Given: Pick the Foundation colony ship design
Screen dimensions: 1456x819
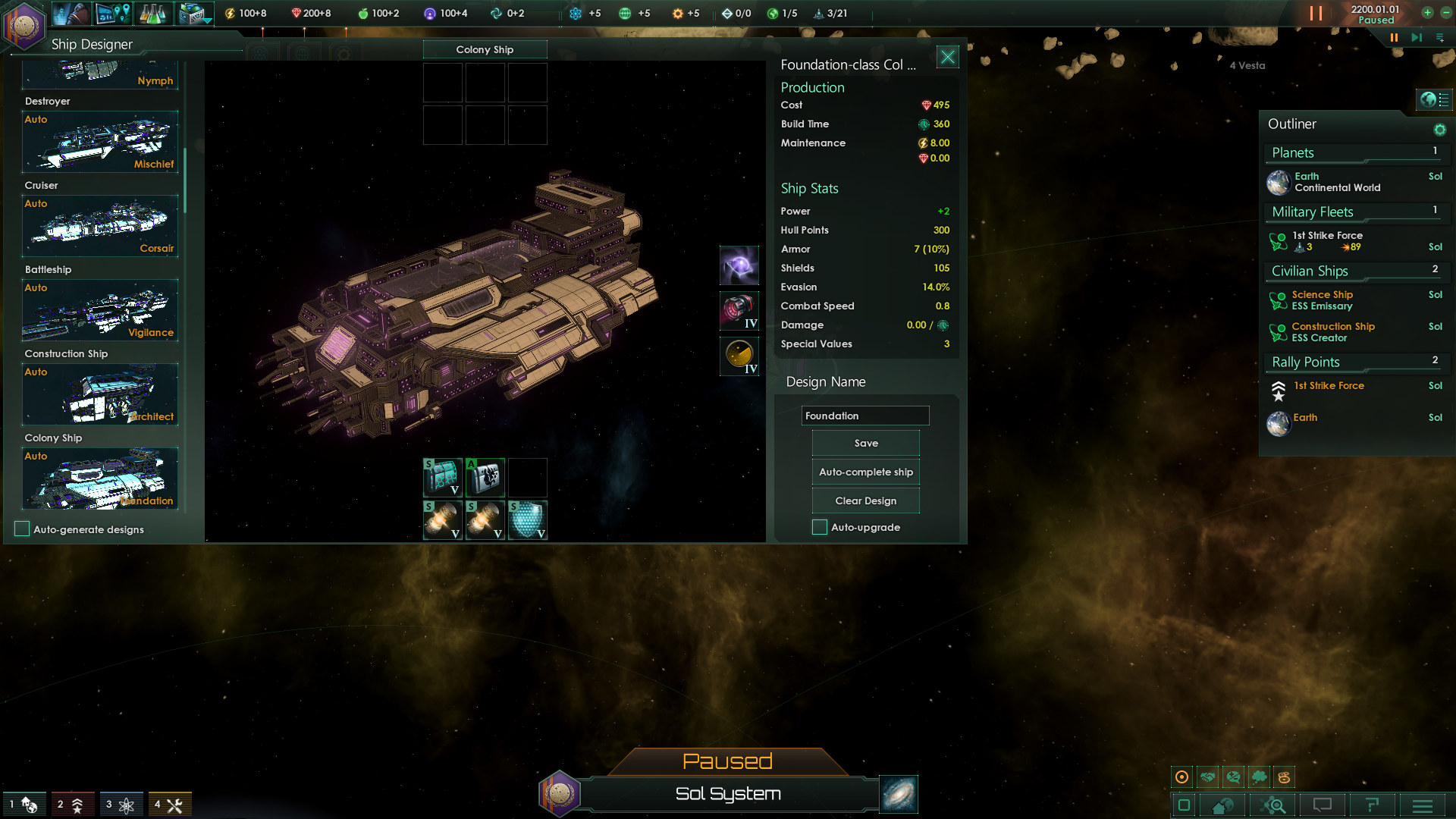Looking at the screenshot, I should 100,479.
